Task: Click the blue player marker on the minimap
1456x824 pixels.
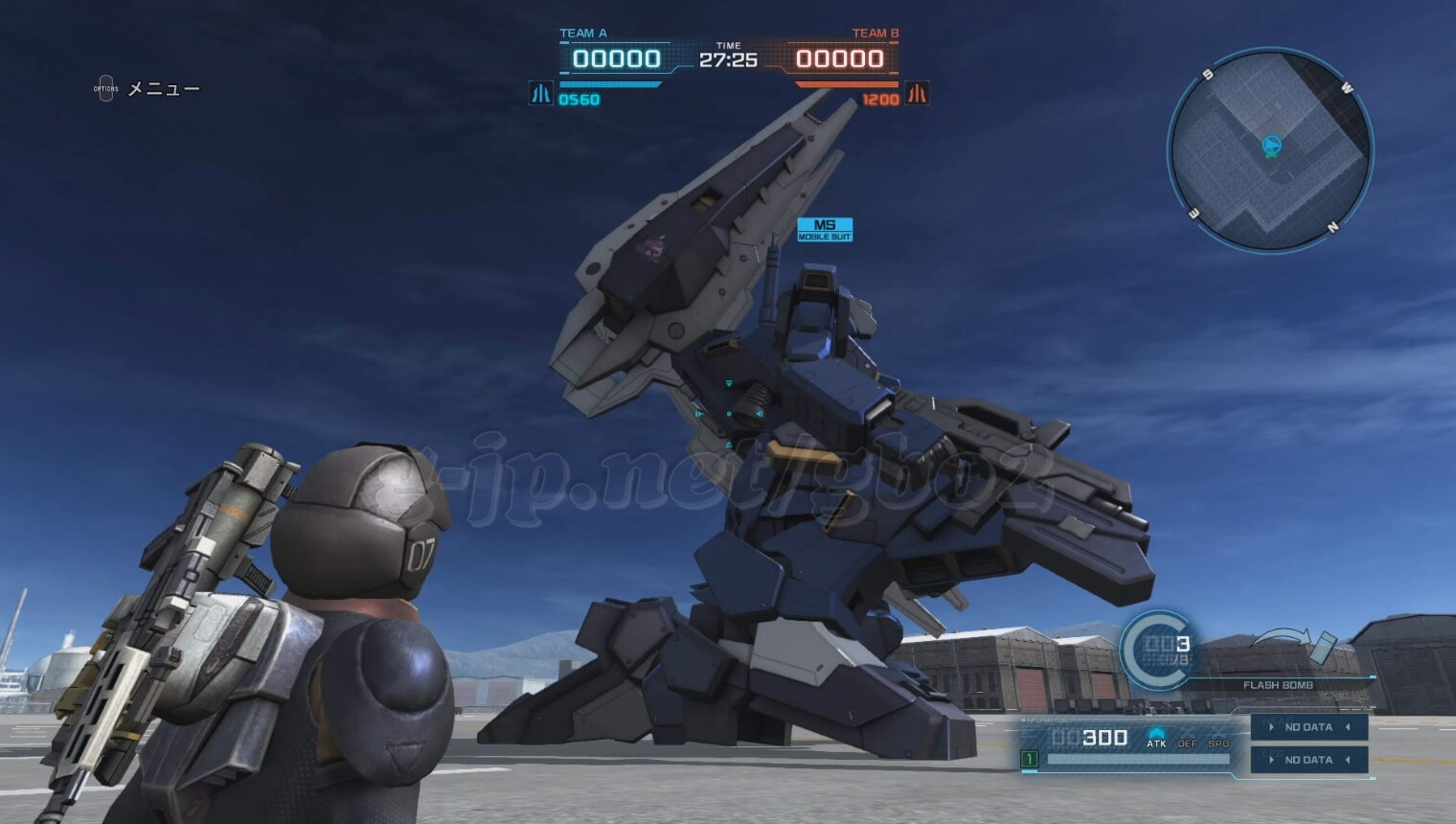Action: pos(1271,146)
